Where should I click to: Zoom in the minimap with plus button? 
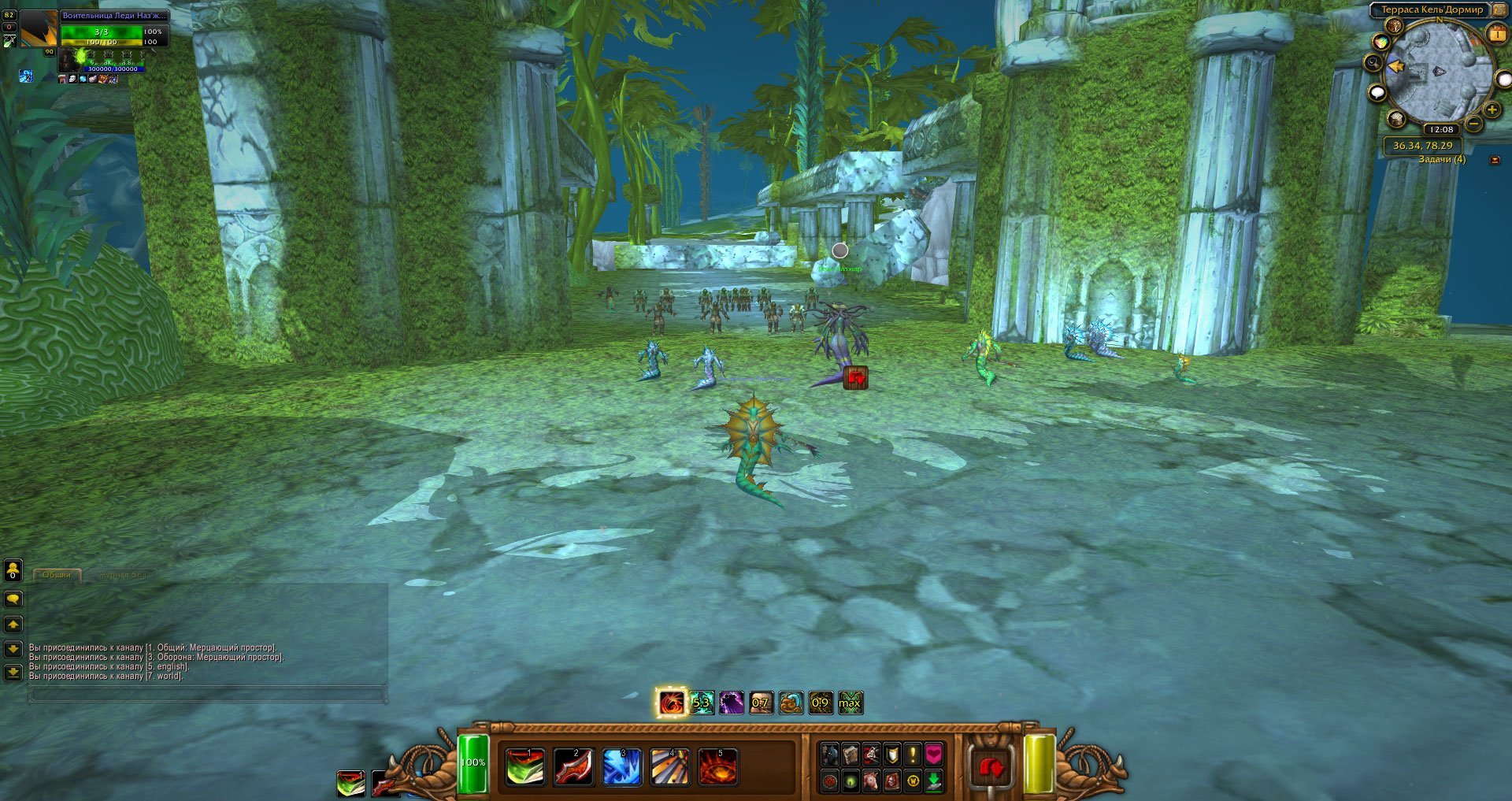click(x=1492, y=110)
